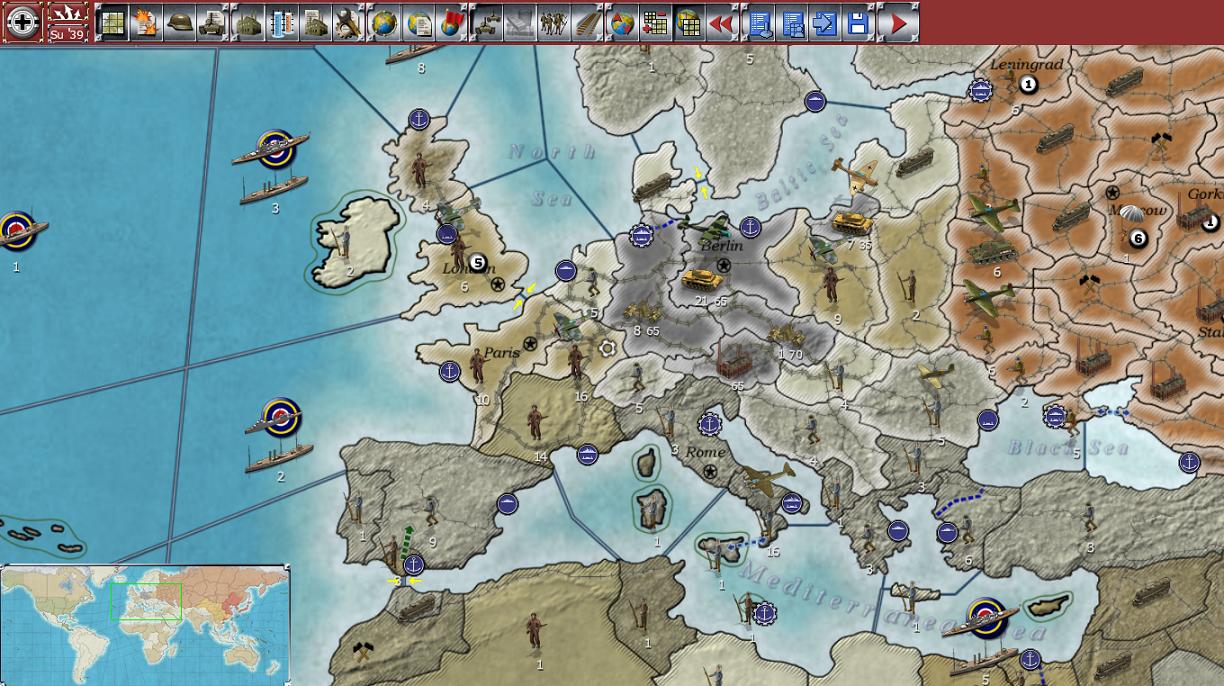Select the two tanks toolbar button
Screen dimensions: 1224x686
tap(487, 23)
